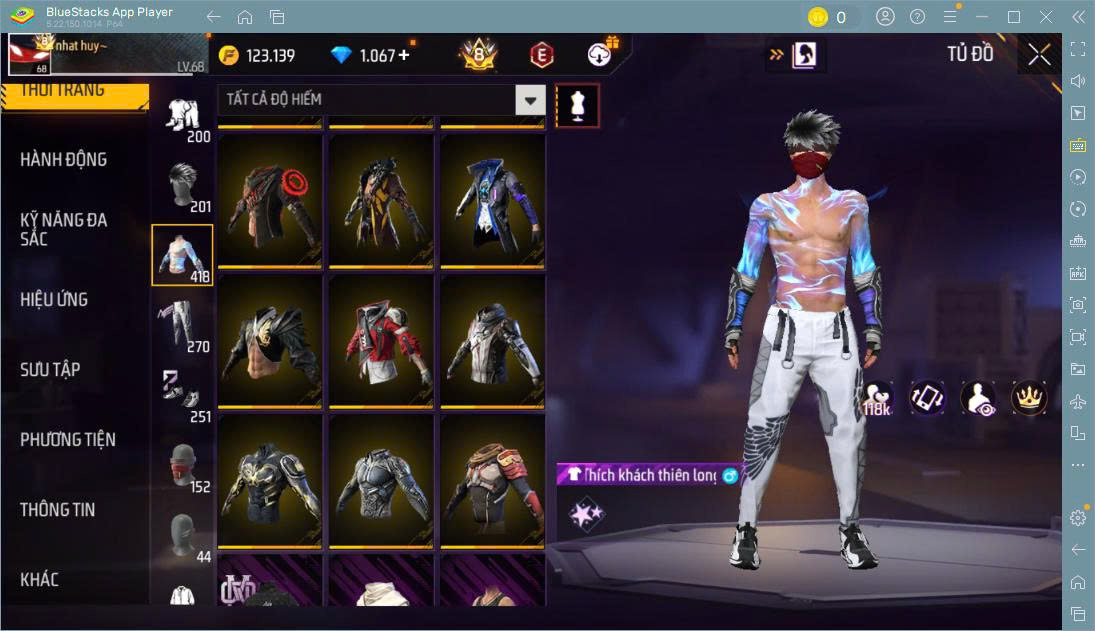
Task: Click the mannequin outfit preview button
Action: (x=577, y=104)
